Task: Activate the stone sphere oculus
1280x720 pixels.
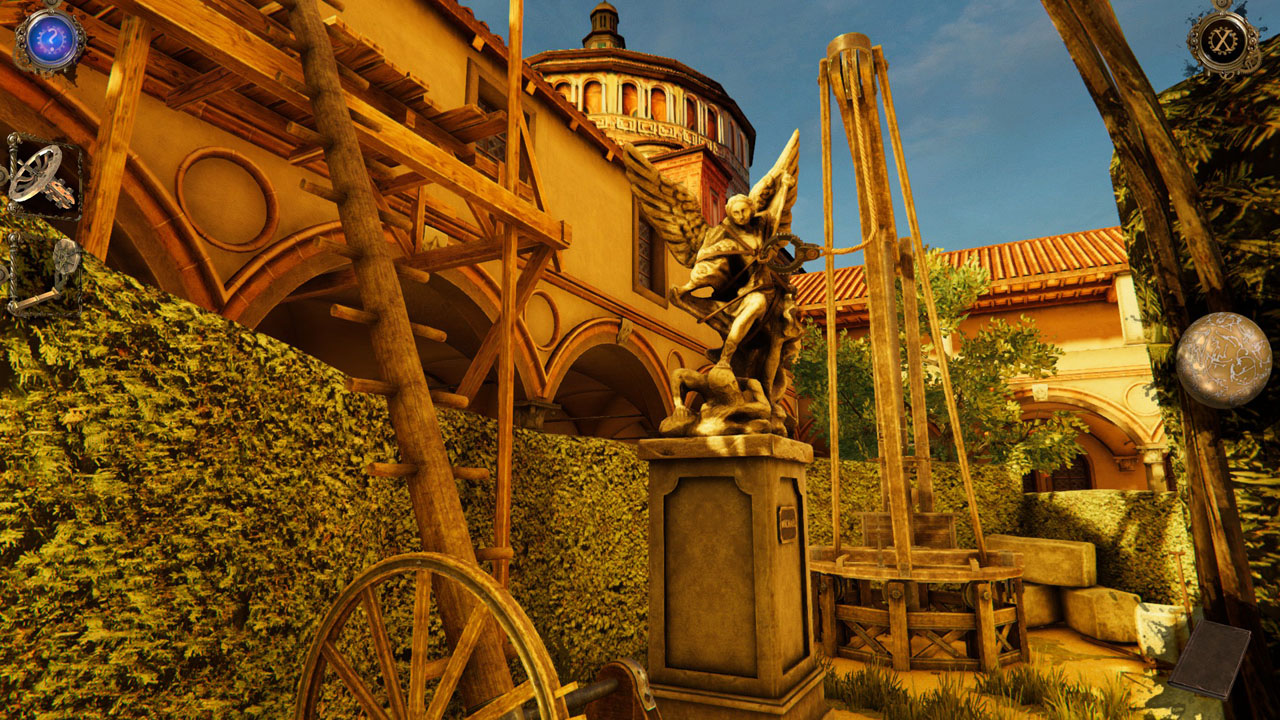Action: [x=1223, y=360]
